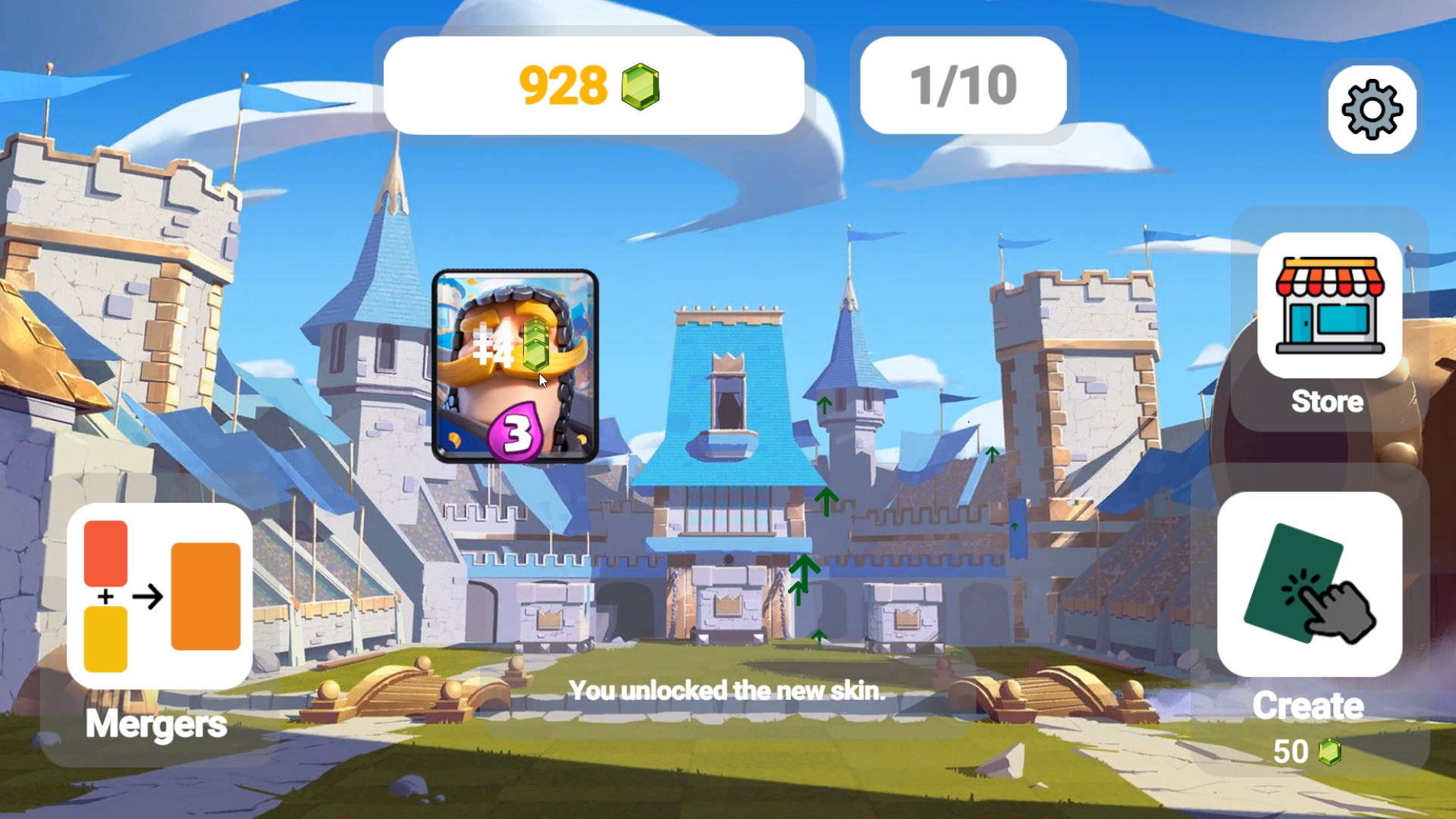This screenshot has height=819, width=1456.
Task: Click the Store label text
Action: 1326,402
